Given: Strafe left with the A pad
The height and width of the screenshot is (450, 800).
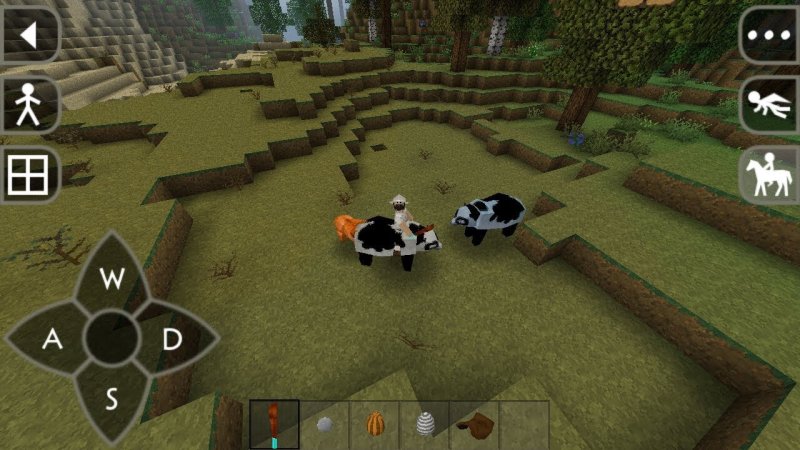Looking at the screenshot, I should point(52,340).
